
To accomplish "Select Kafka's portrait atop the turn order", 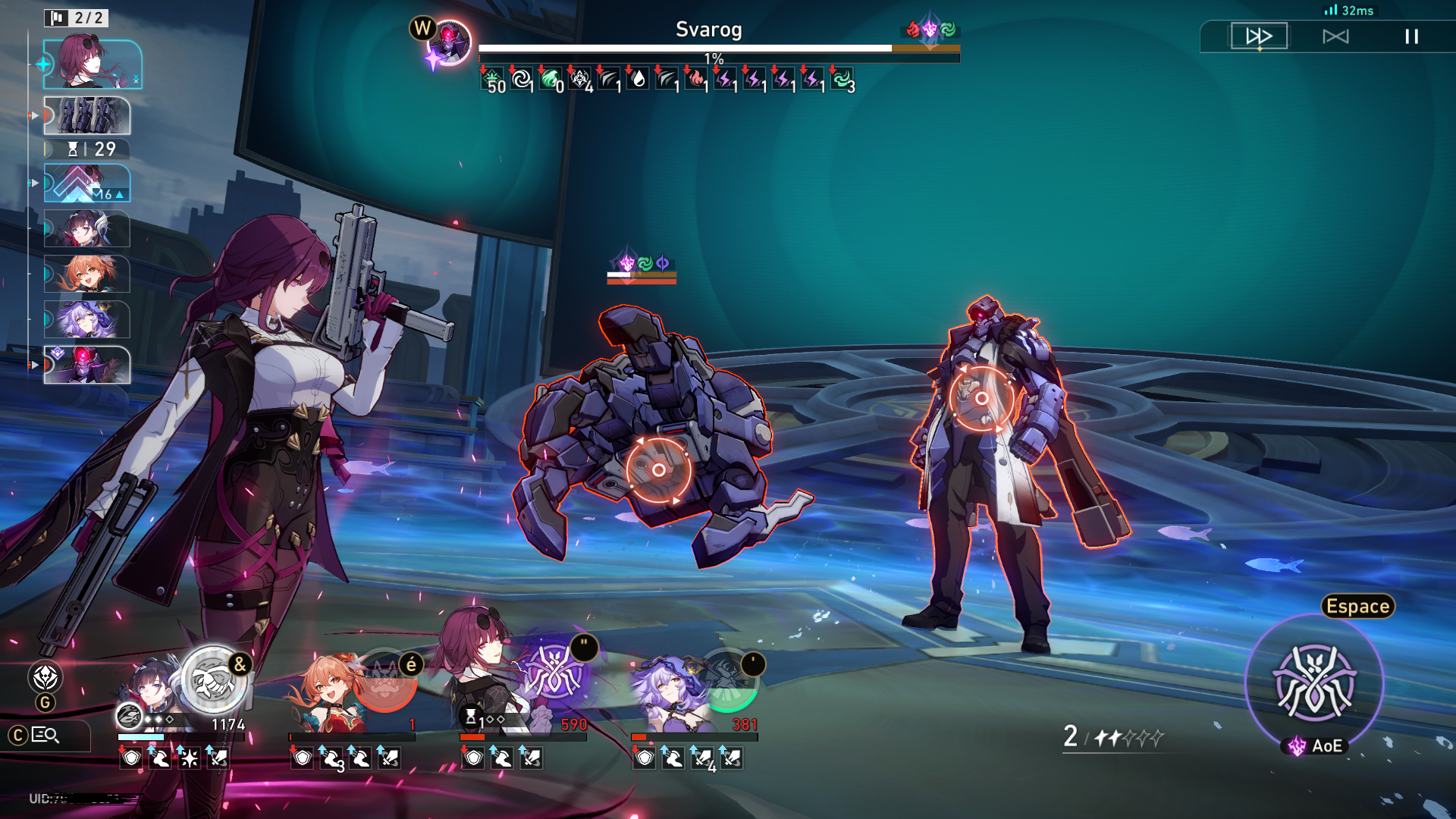I will click(x=93, y=64).
